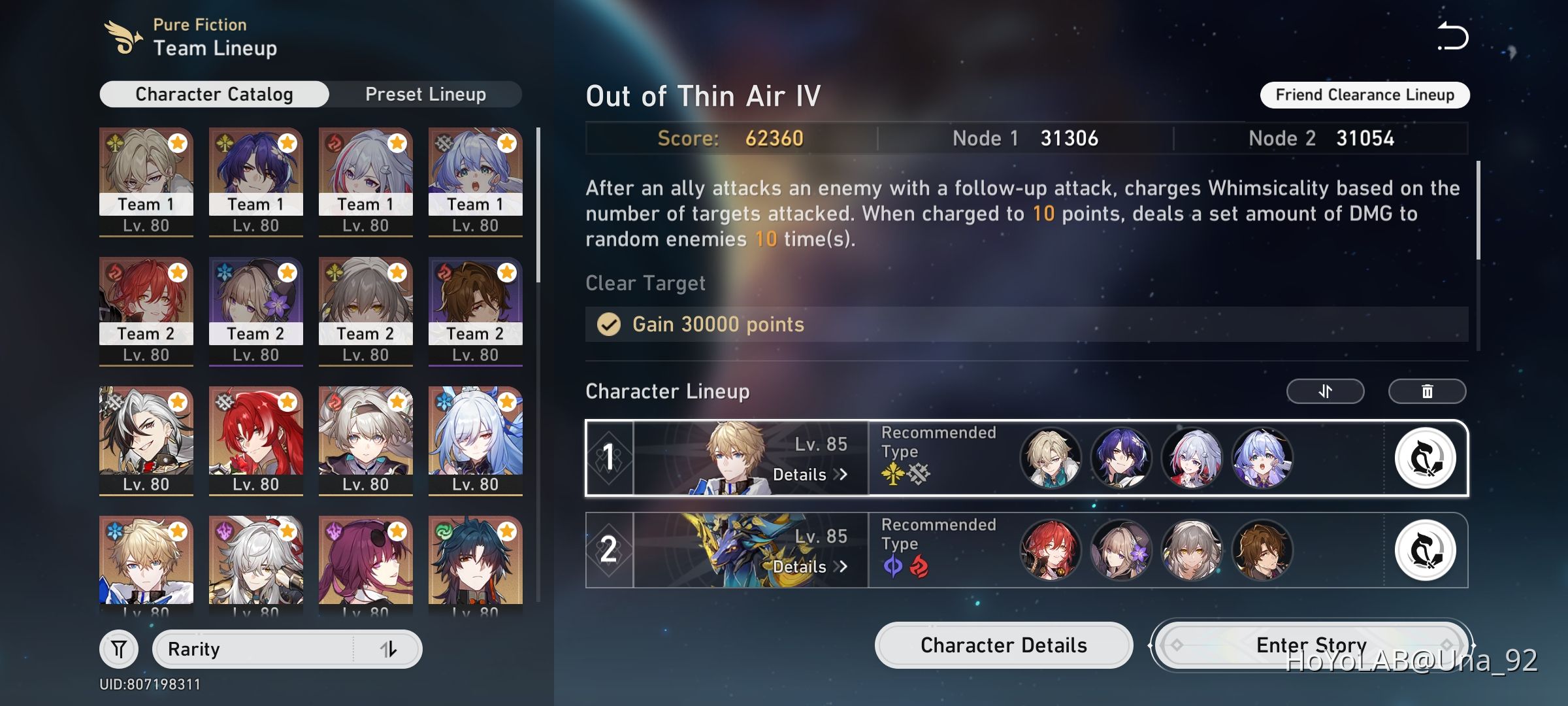Click the Gain 30000 points checkmark
This screenshot has height=706, width=1568.
pyautogui.click(x=609, y=324)
